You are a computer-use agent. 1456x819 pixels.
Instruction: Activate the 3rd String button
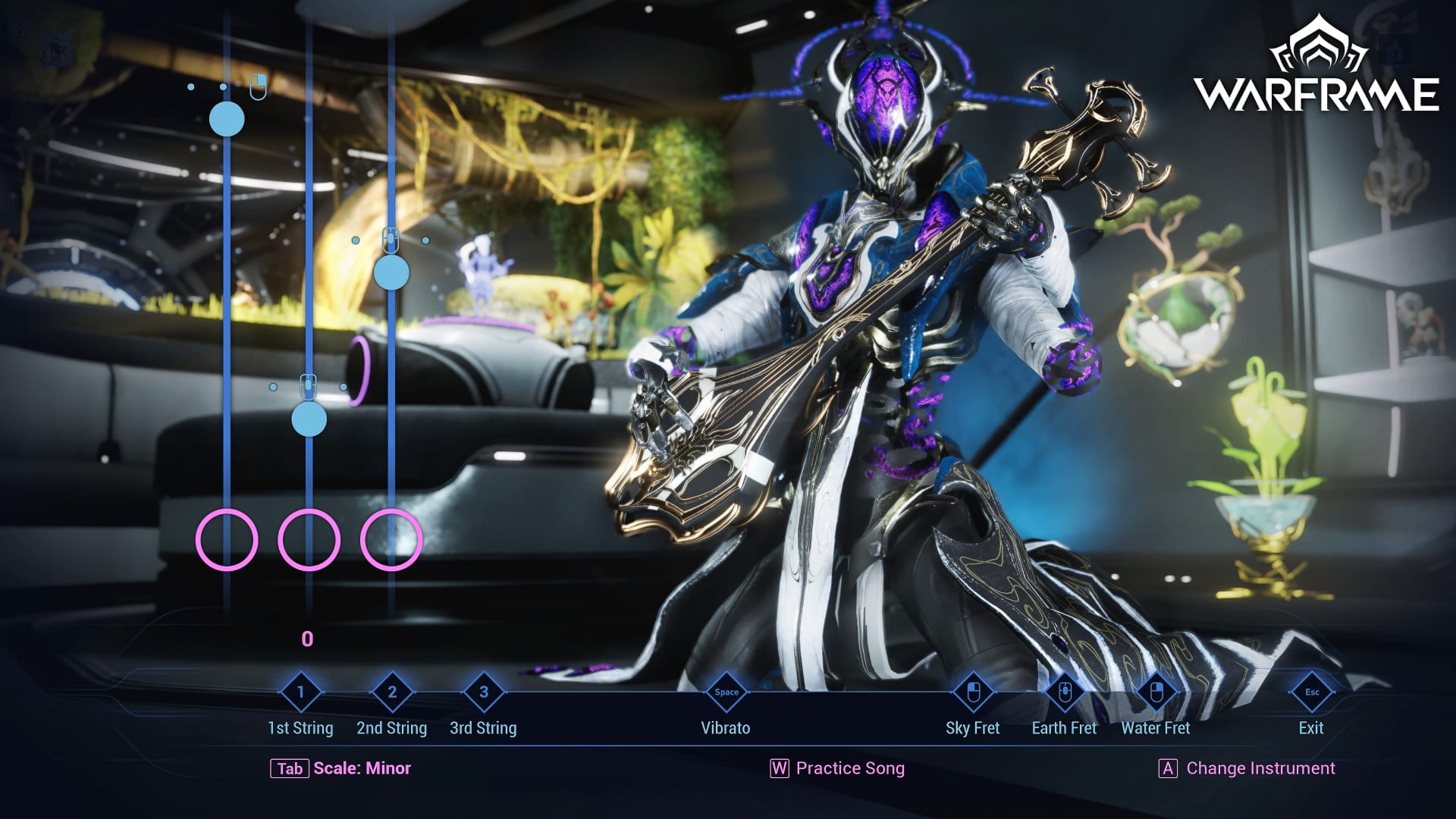(x=484, y=692)
